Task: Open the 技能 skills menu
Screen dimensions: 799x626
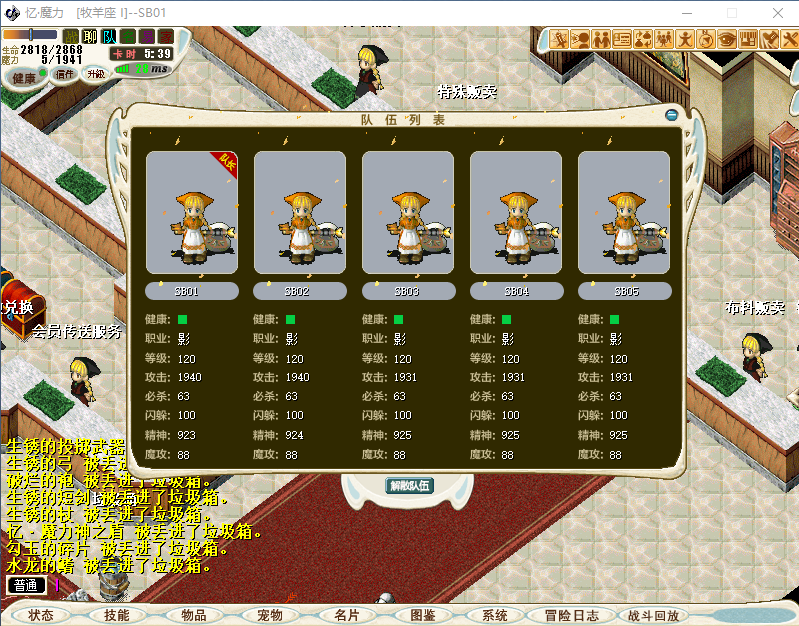Action: click(x=117, y=615)
